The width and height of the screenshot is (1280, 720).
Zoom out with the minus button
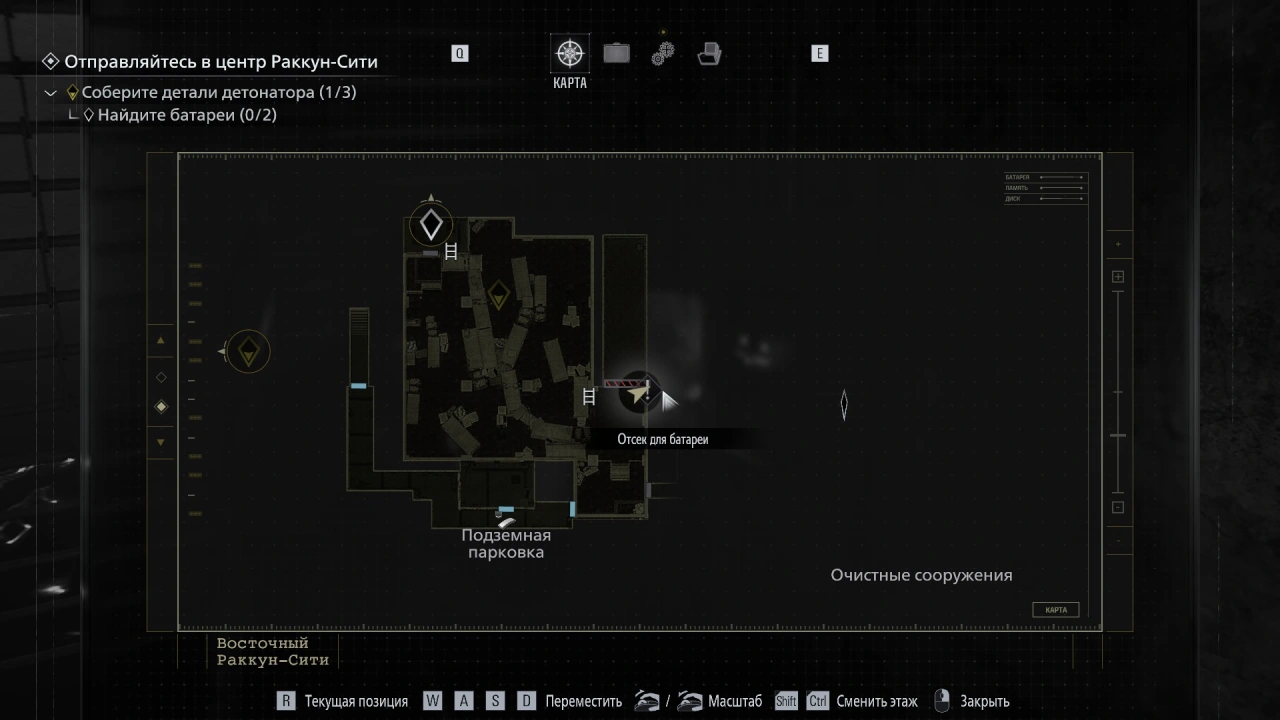(1118, 507)
